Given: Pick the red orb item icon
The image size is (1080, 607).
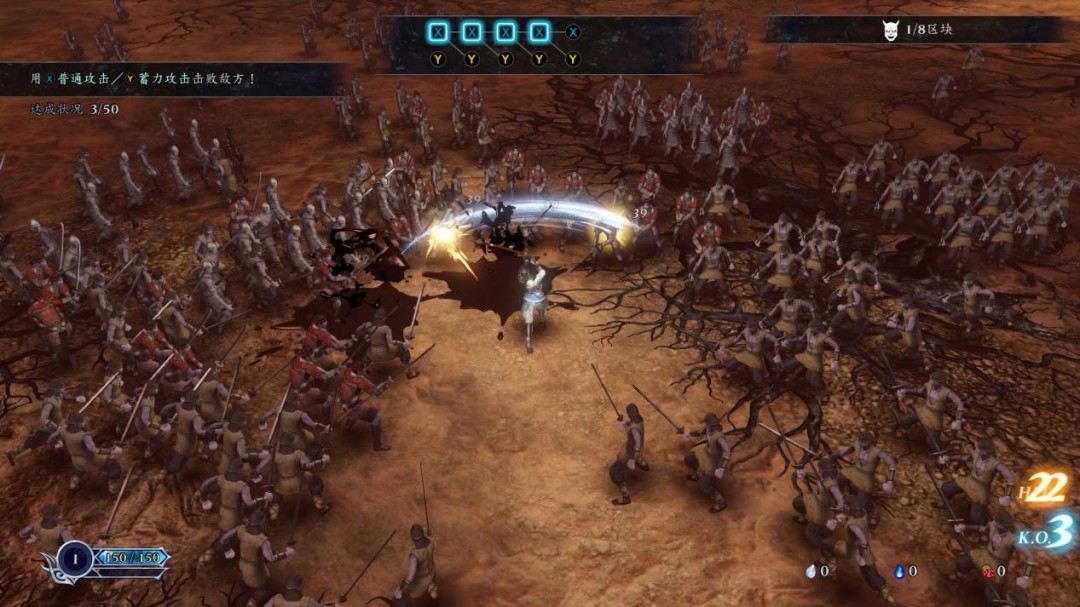Looking at the screenshot, I should [x=988, y=571].
